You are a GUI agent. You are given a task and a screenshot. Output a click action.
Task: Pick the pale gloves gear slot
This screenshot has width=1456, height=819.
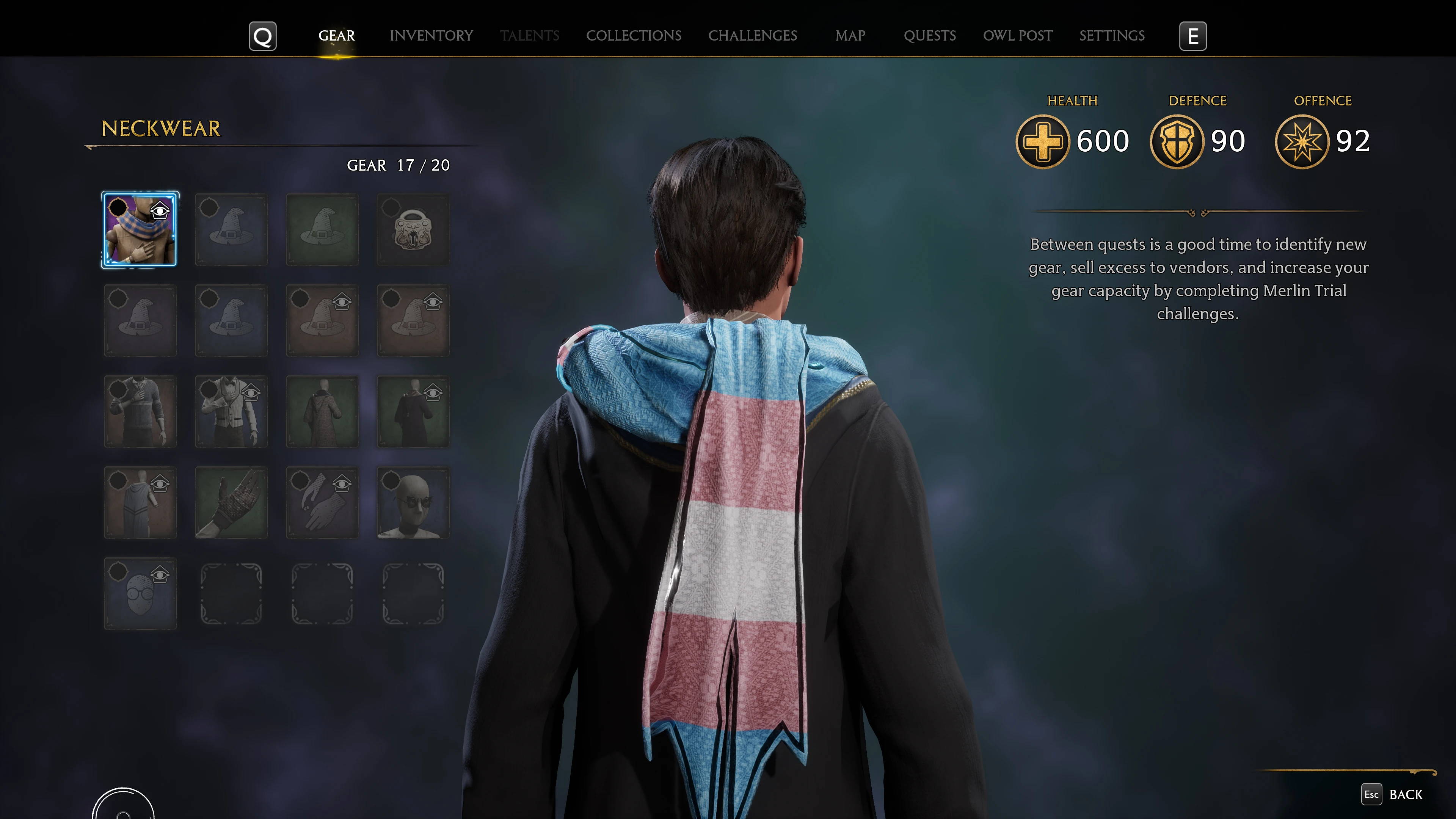pos(322,502)
